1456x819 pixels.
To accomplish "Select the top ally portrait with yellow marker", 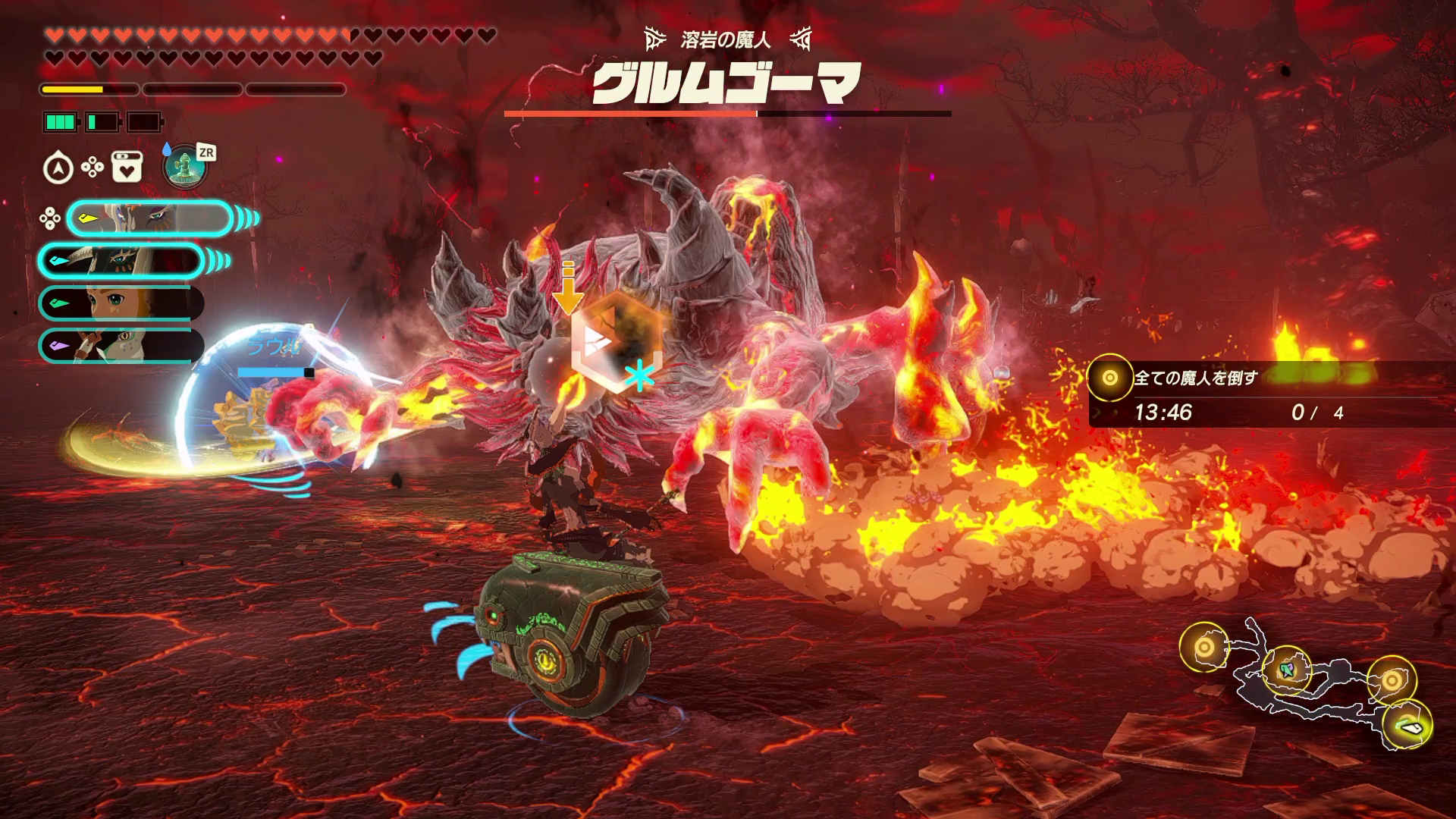I will click(x=149, y=219).
